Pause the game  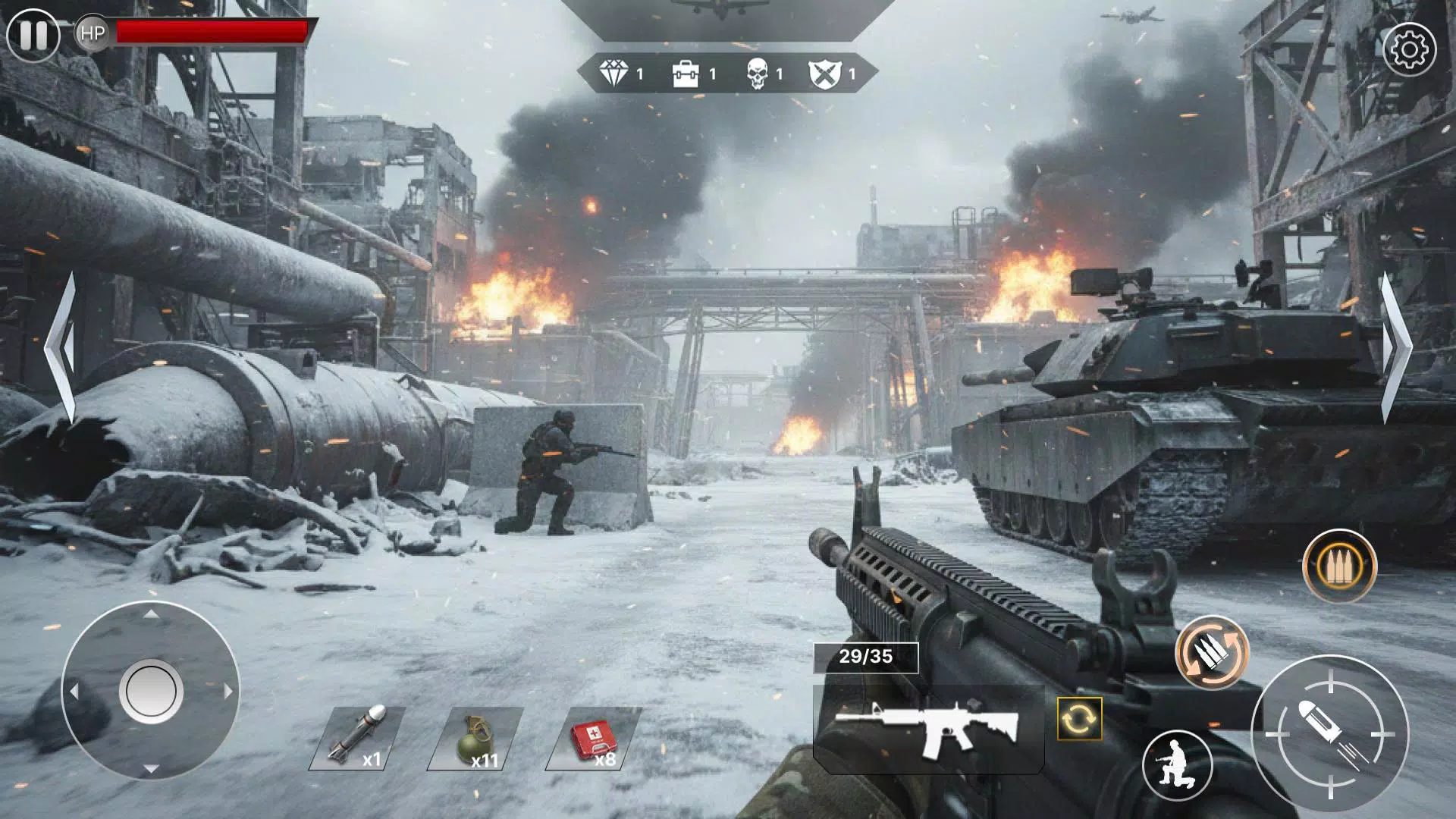click(33, 35)
